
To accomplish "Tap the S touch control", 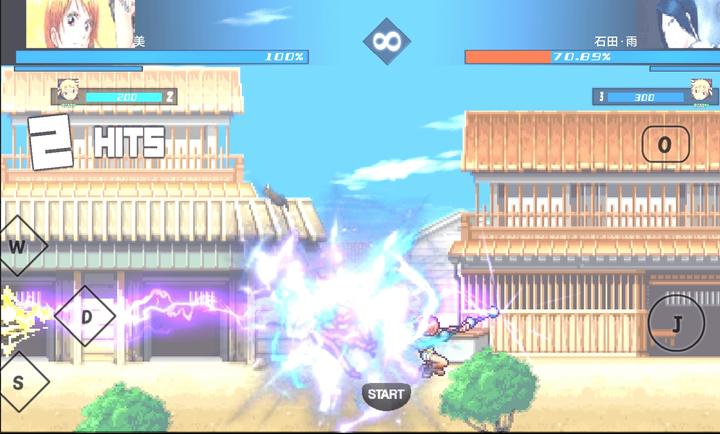I will (x=19, y=383).
